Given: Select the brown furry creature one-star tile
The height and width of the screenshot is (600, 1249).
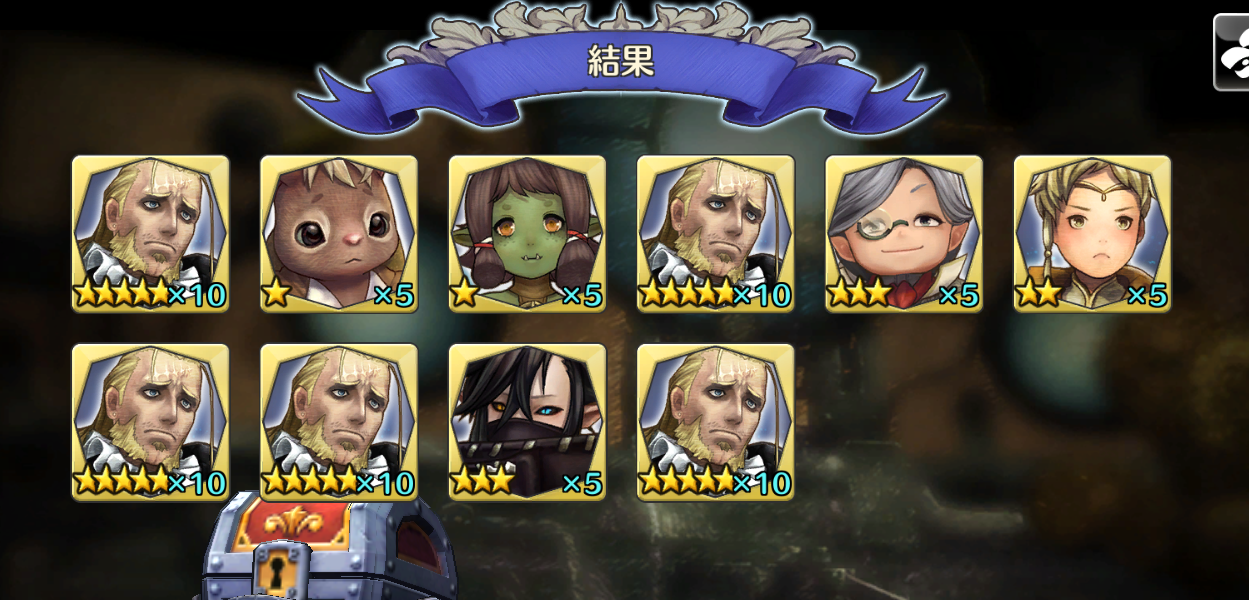Looking at the screenshot, I should coord(339,234).
